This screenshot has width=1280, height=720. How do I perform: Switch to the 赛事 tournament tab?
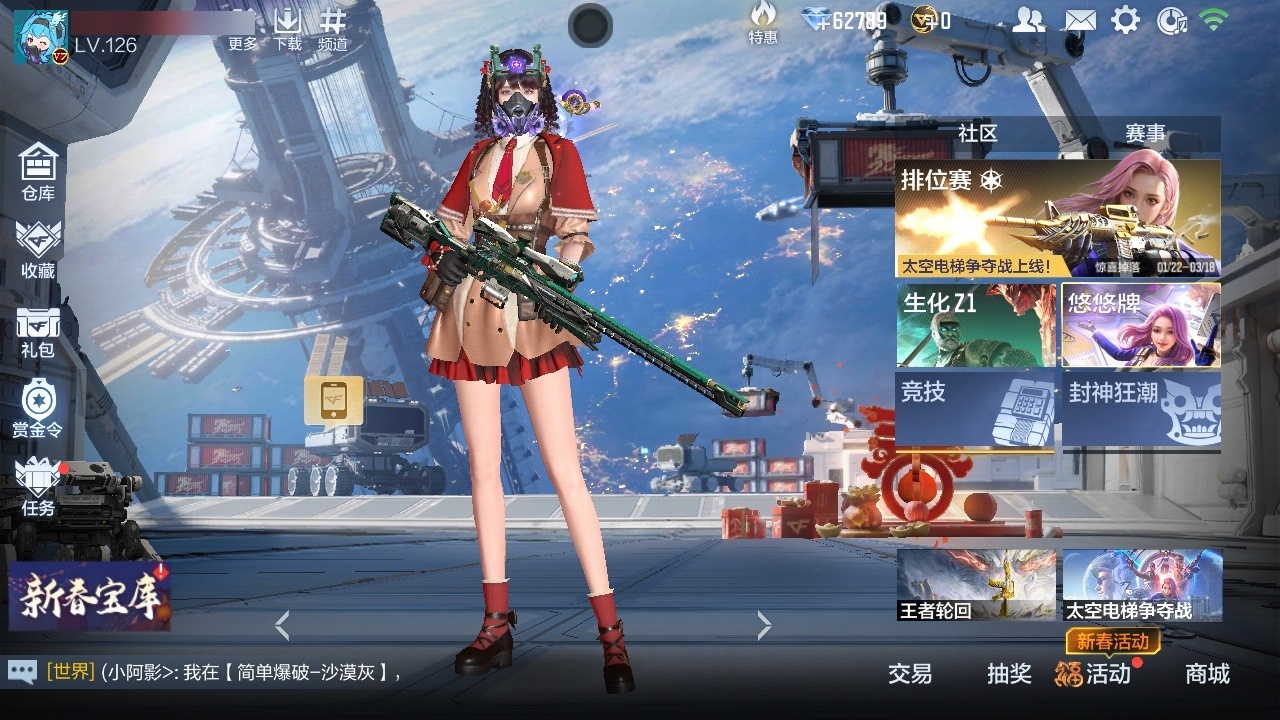click(x=1145, y=133)
